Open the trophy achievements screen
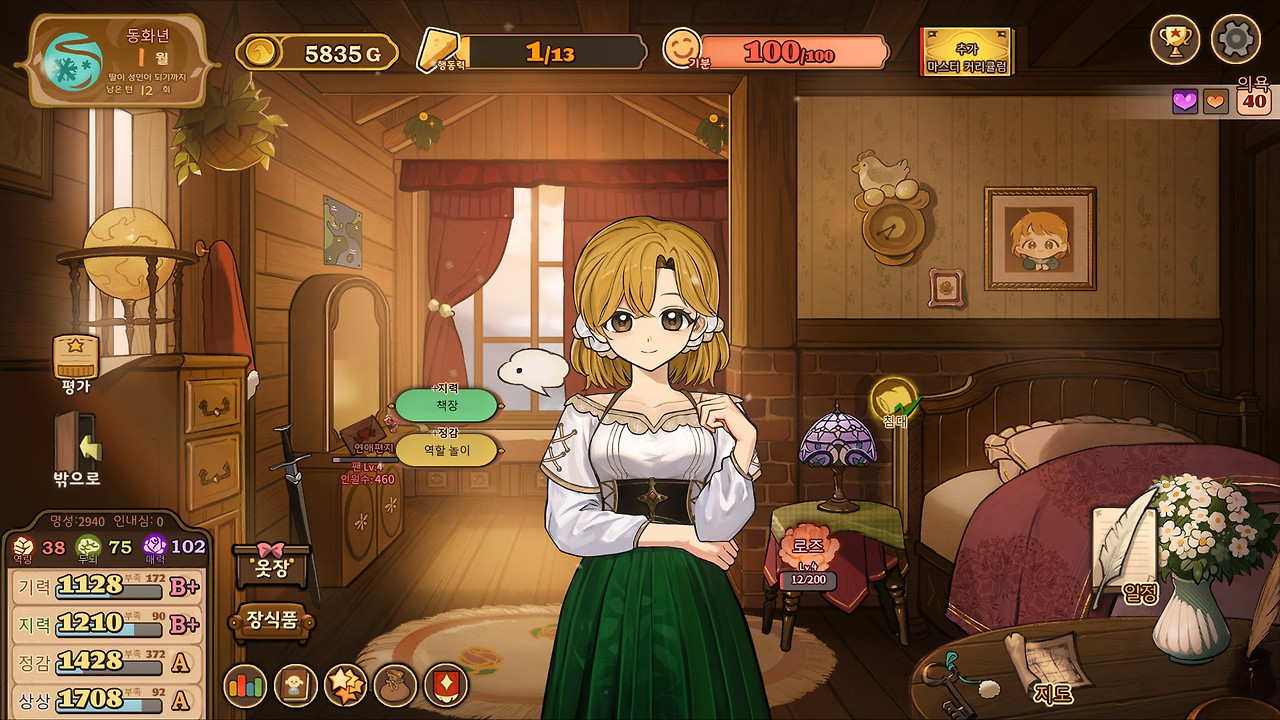Screen dimensions: 1280x720 [1175, 40]
